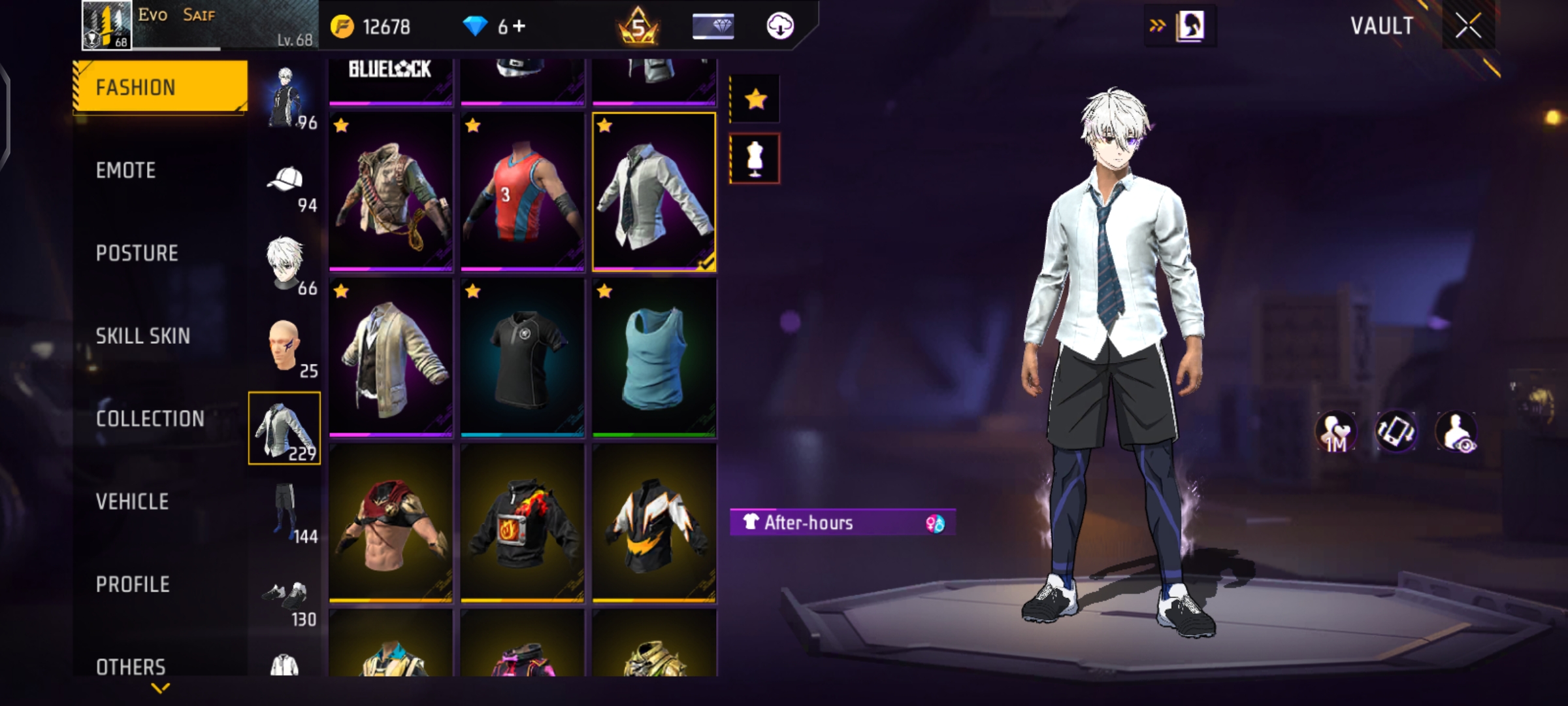Go to the Collection tab
This screenshot has width=1568, height=706.
coord(150,419)
